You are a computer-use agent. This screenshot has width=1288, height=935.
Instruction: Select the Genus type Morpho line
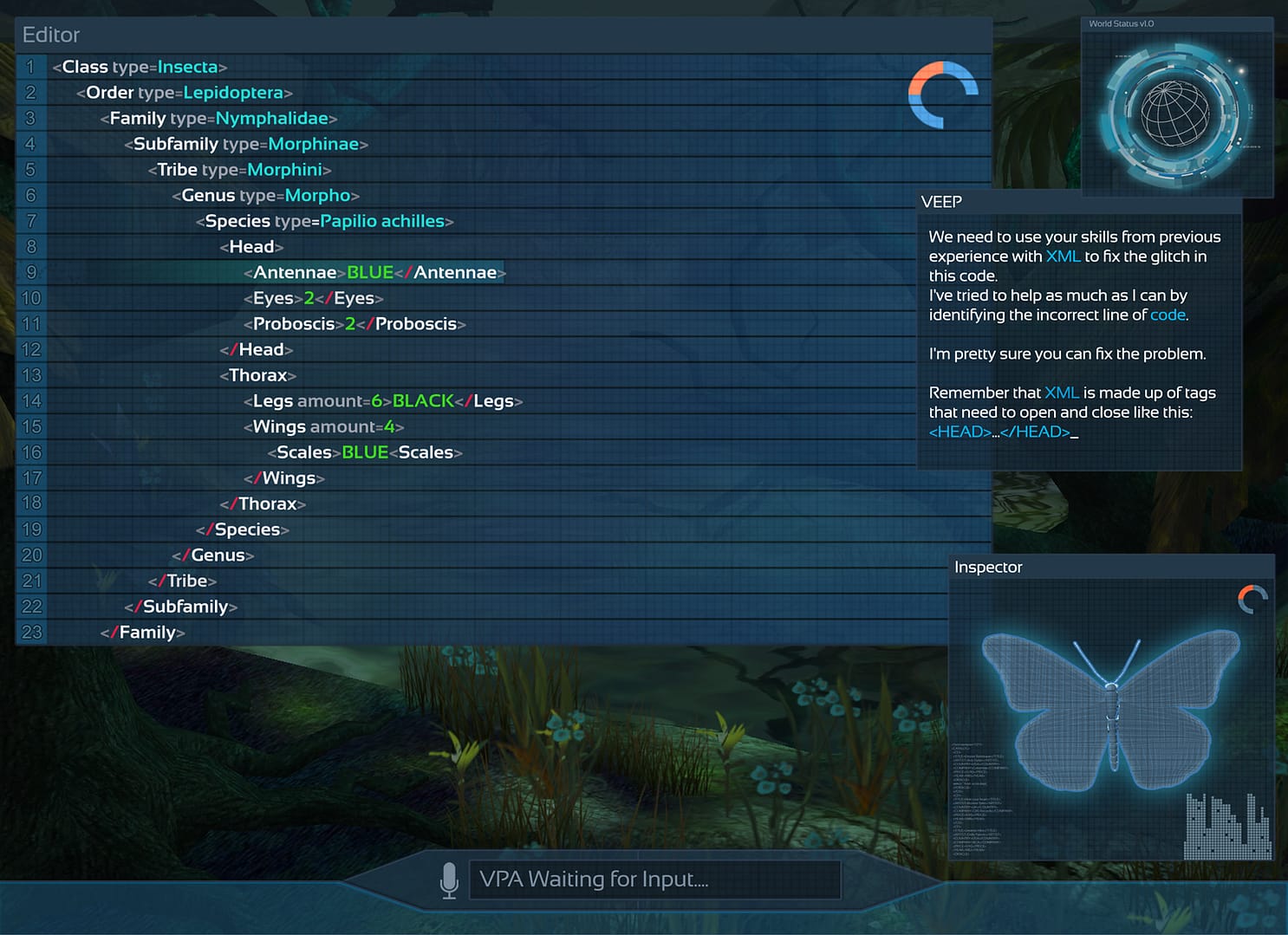click(x=265, y=196)
